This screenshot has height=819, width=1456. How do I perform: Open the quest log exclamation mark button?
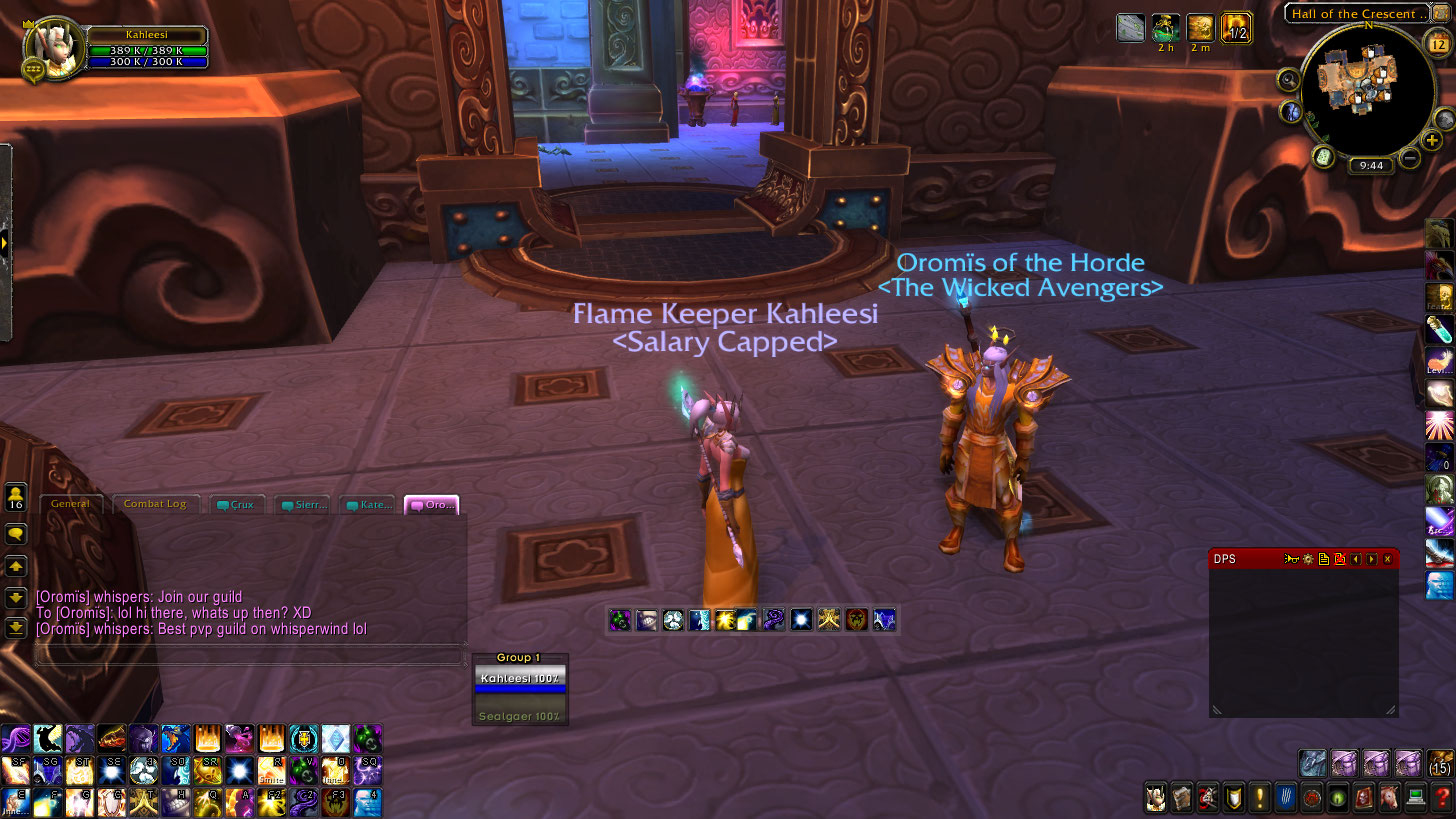(x=1258, y=798)
